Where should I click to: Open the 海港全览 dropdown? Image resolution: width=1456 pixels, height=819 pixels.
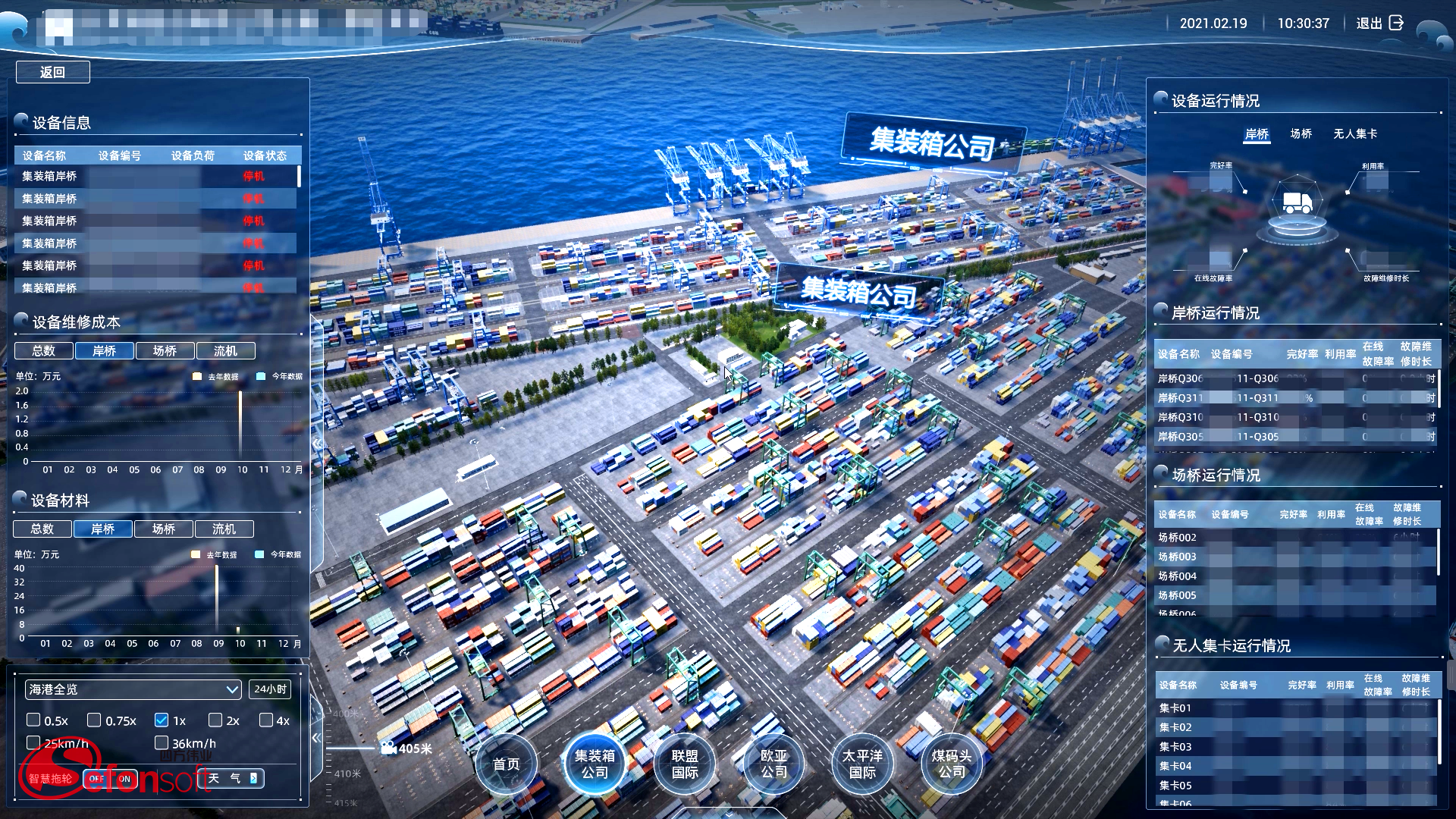pyautogui.click(x=133, y=689)
